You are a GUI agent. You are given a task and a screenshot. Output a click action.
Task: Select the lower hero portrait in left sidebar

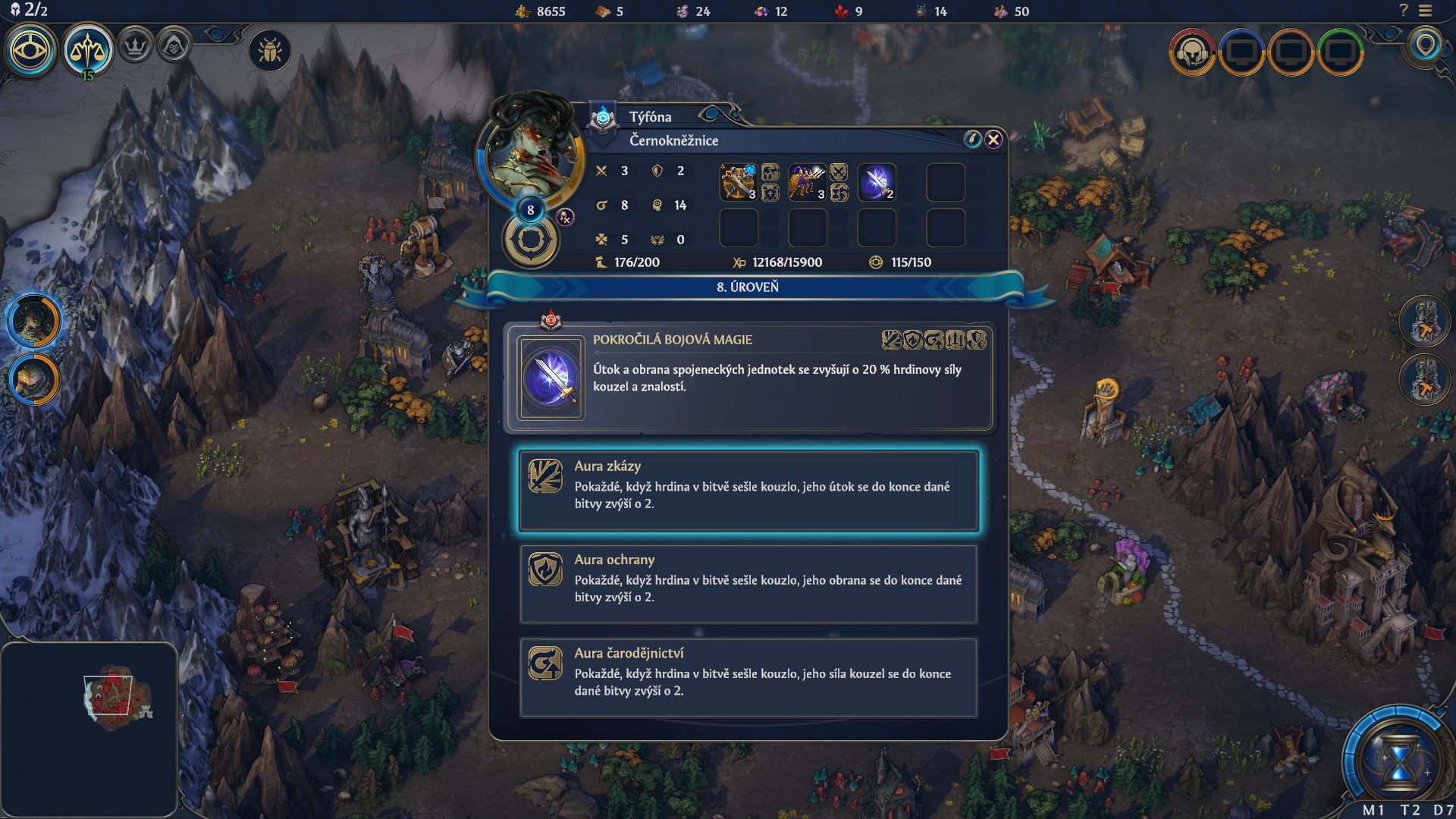[x=34, y=378]
